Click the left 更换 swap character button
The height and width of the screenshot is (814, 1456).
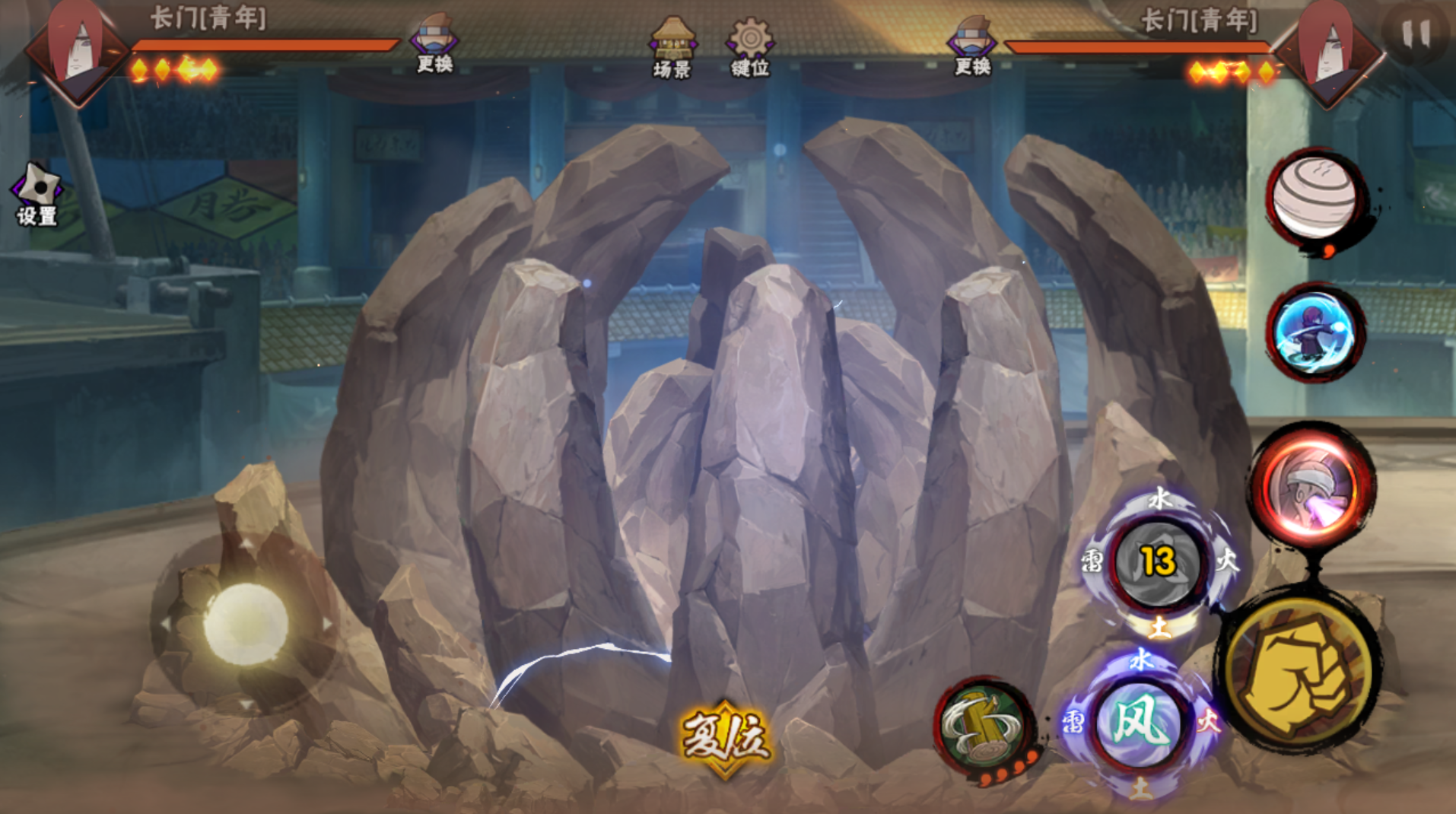pos(434,43)
